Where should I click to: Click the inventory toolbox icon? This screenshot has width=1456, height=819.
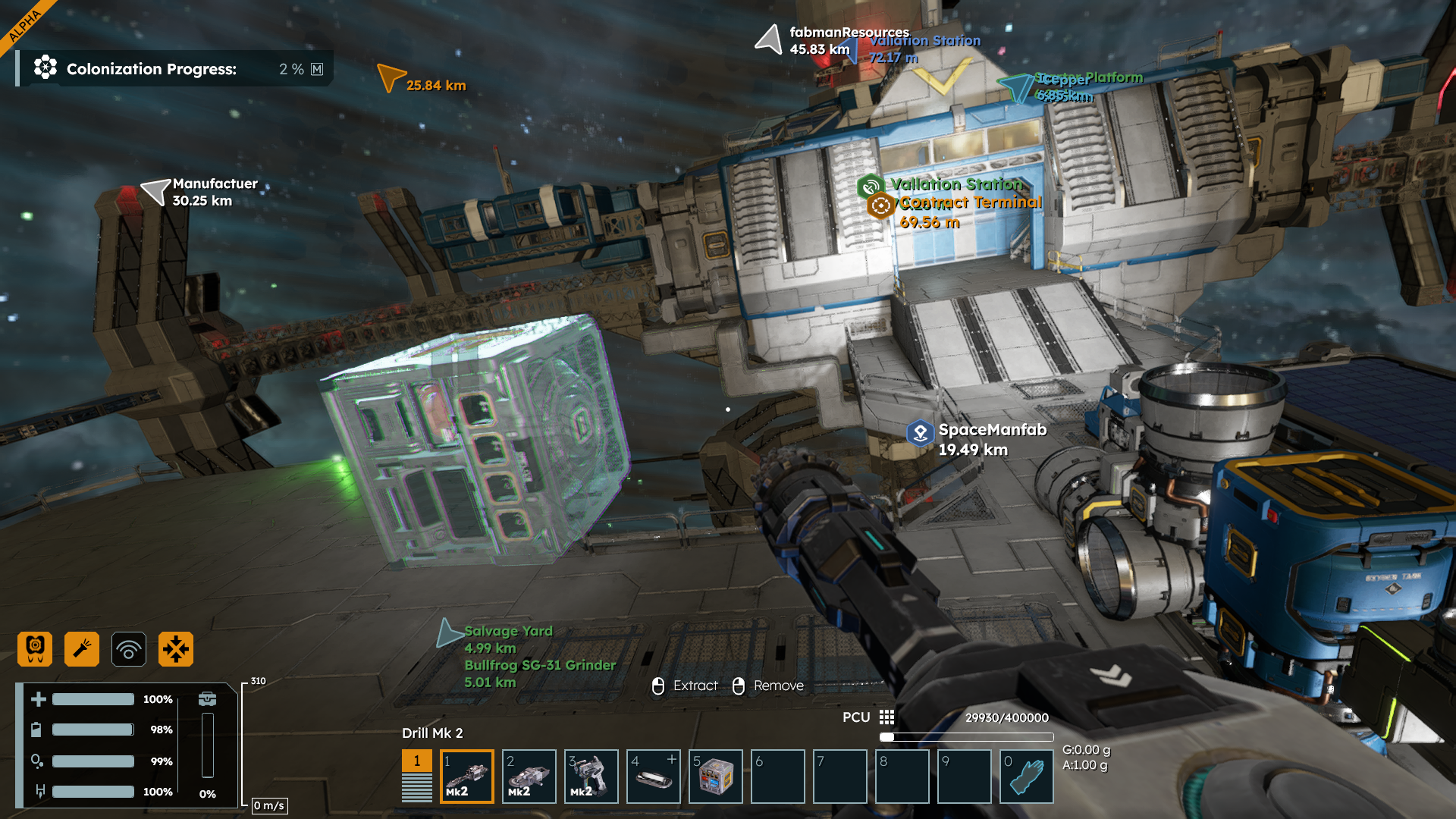[207, 699]
